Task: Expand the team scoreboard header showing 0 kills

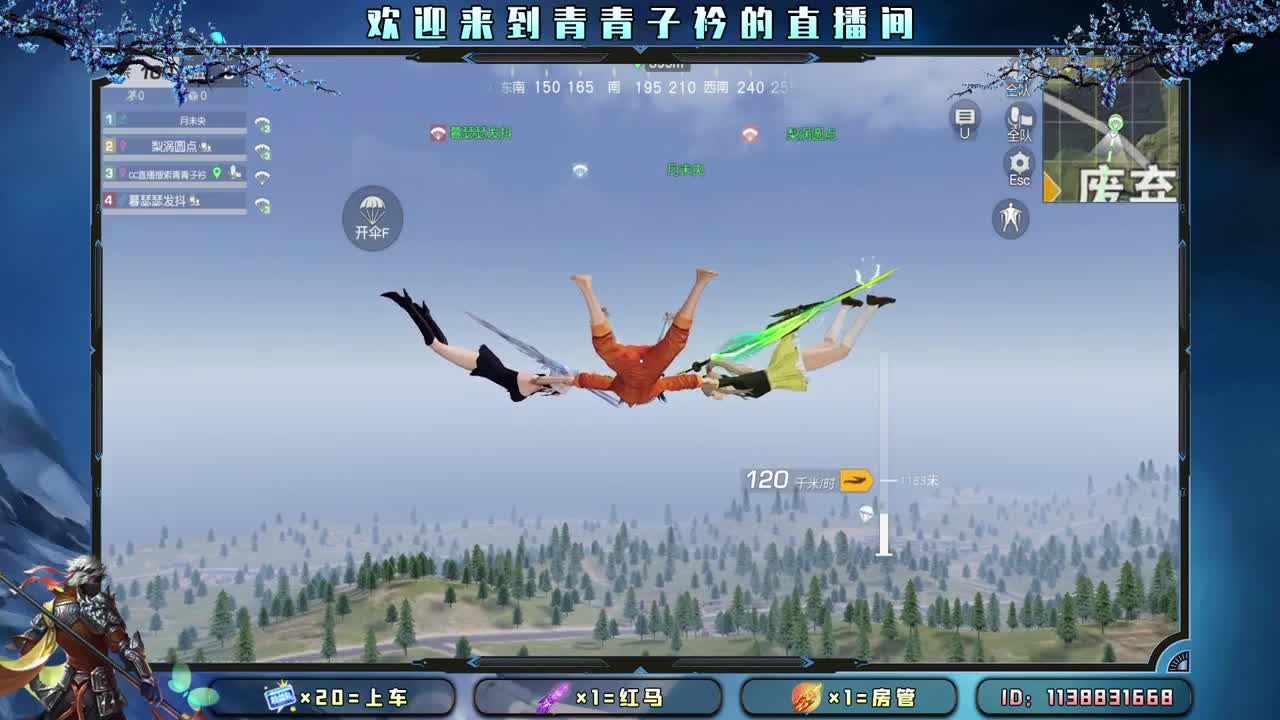Action: (x=170, y=95)
